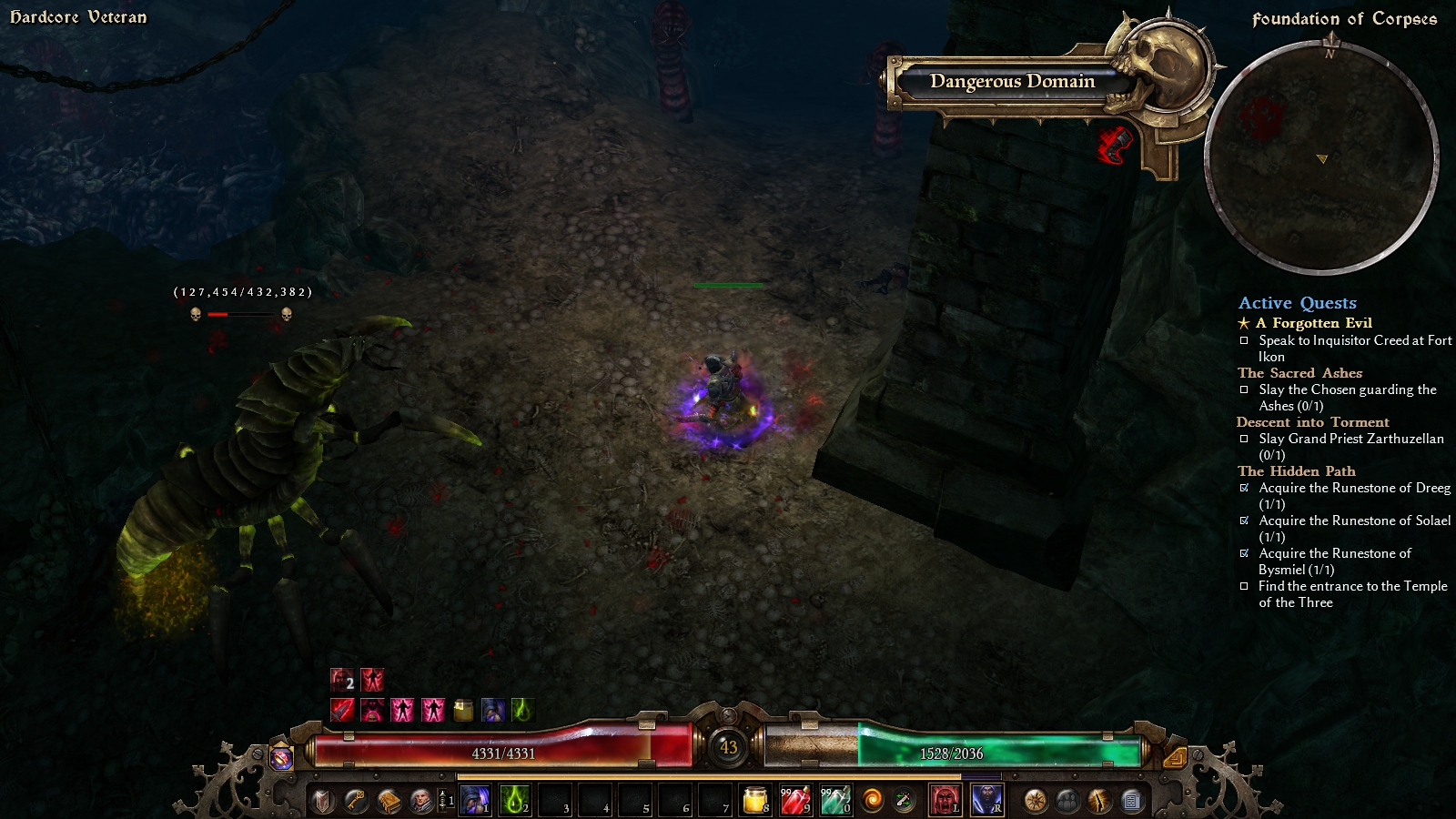Click the gem orb left of health bar
This screenshot has width=1456, height=819.
(282, 757)
